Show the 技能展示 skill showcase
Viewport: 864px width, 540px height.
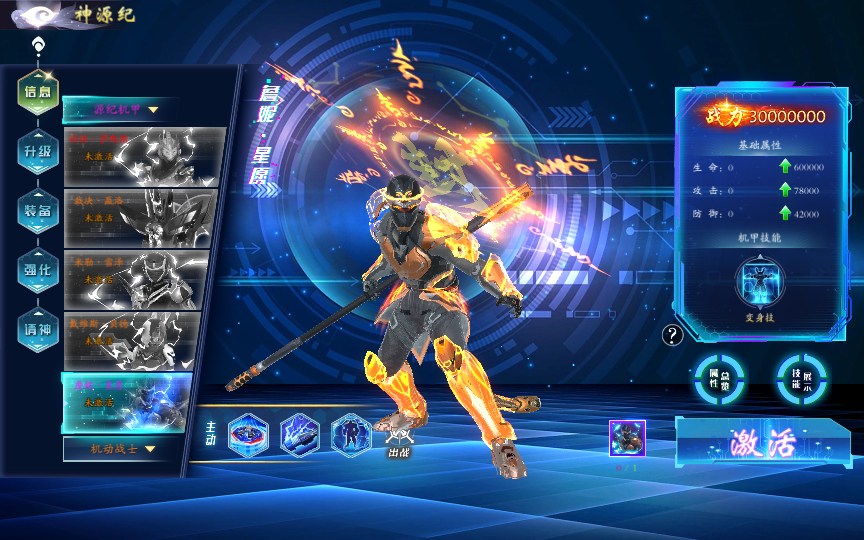pyautogui.click(x=802, y=378)
